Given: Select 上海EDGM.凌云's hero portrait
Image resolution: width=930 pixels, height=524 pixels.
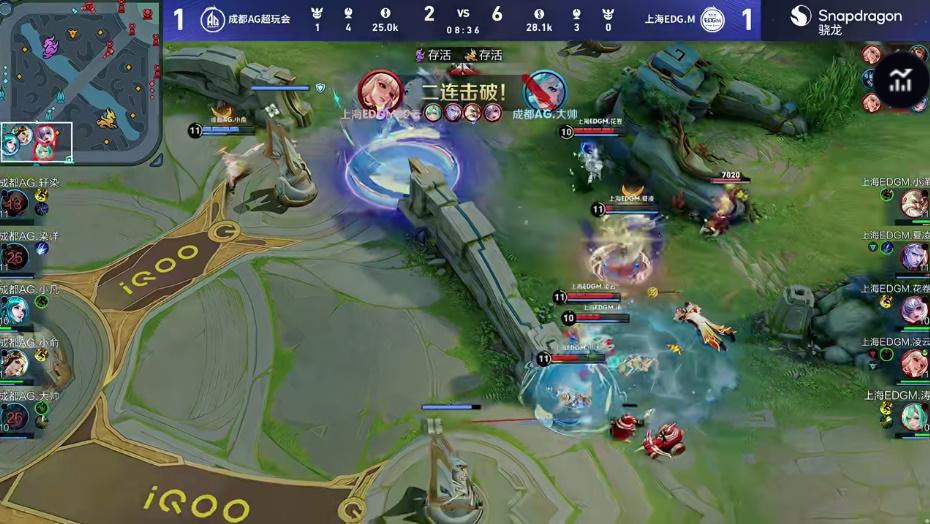Looking at the screenshot, I should coord(914,363).
